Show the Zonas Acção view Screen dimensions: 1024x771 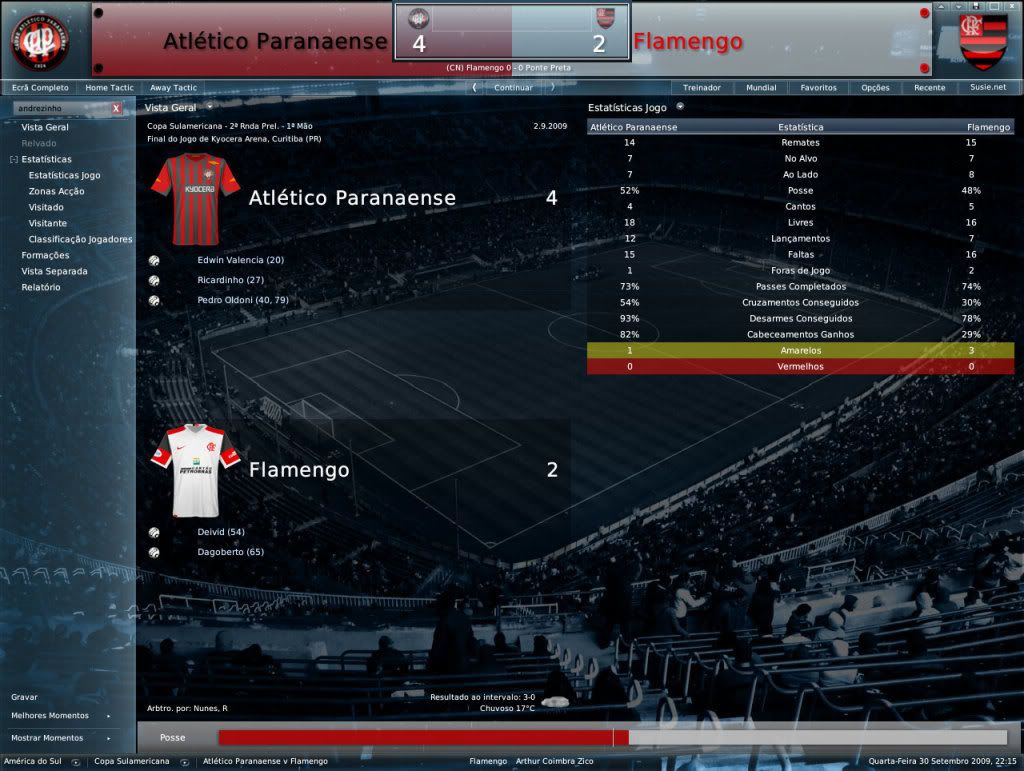click(57, 192)
